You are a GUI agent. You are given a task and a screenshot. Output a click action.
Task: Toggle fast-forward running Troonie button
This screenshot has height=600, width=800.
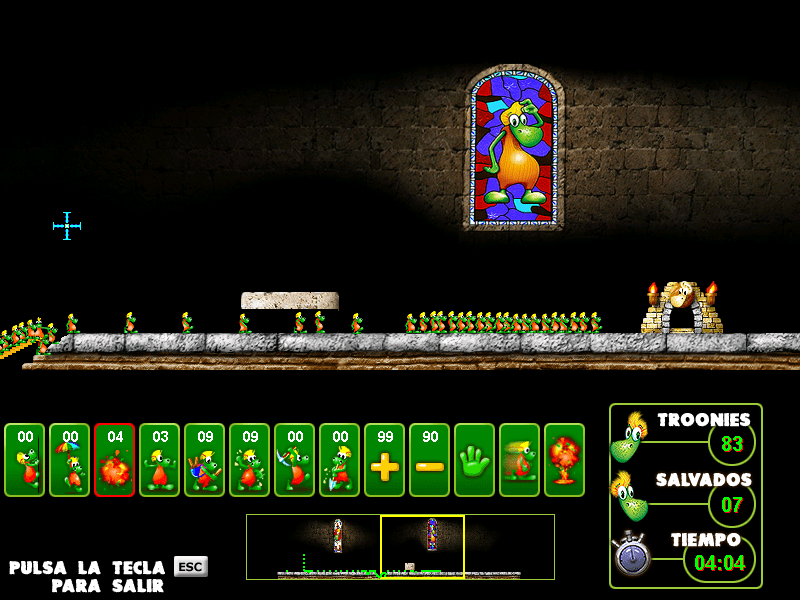(519, 460)
